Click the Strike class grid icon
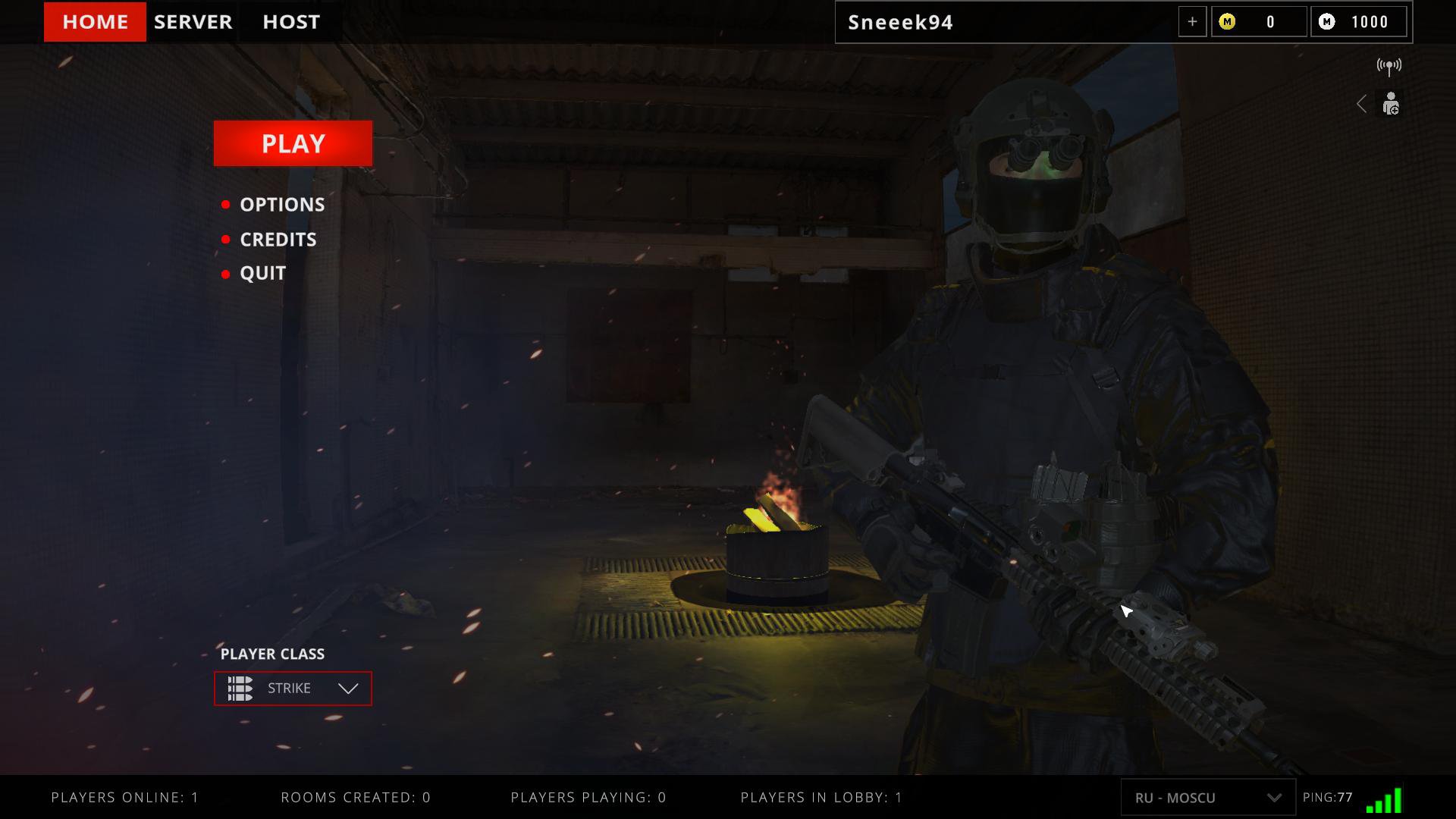Screen dimensions: 1456x819 [x=240, y=689]
